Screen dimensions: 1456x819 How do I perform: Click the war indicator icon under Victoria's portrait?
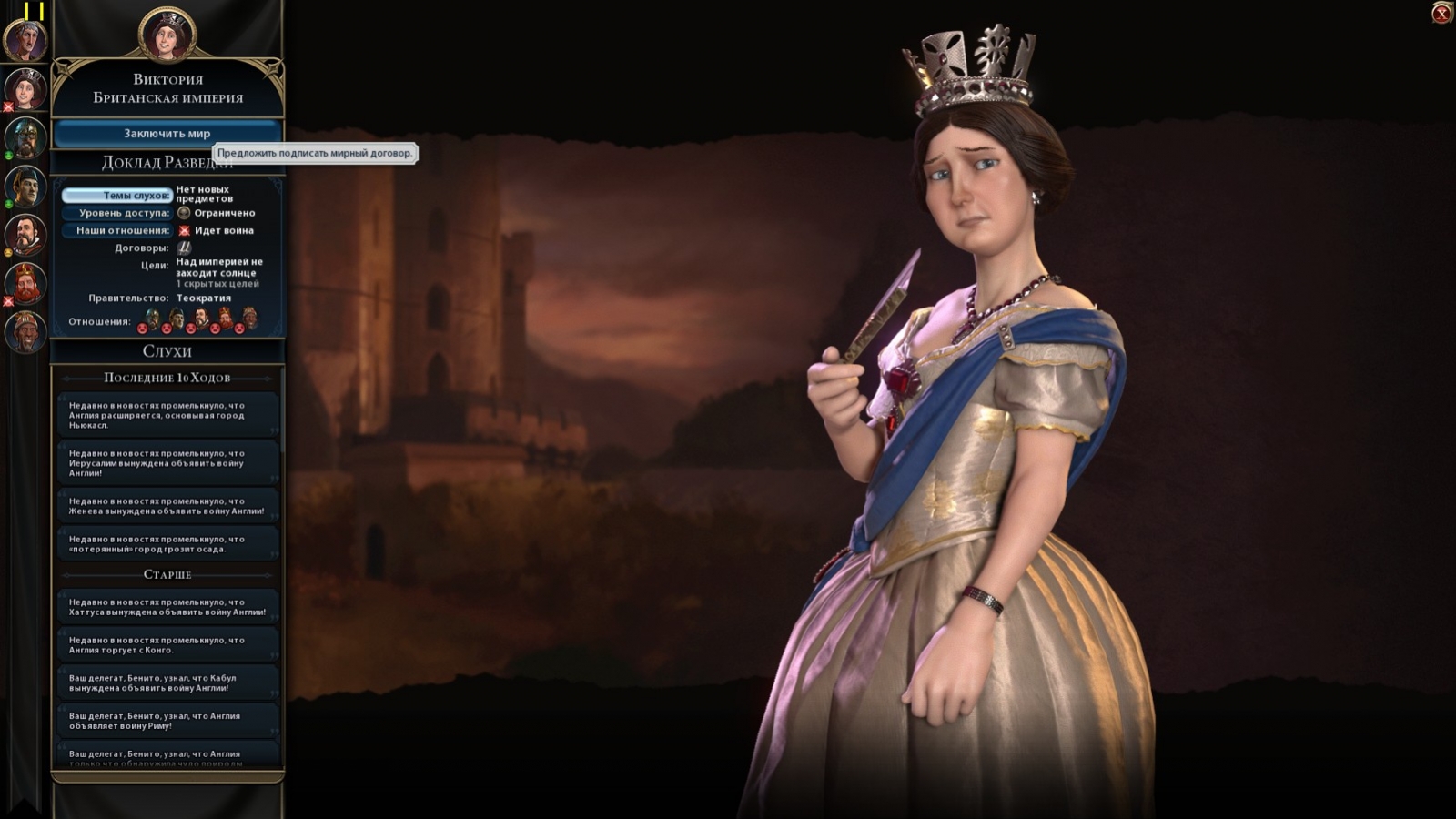pyautogui.click(x=10, y=107)
